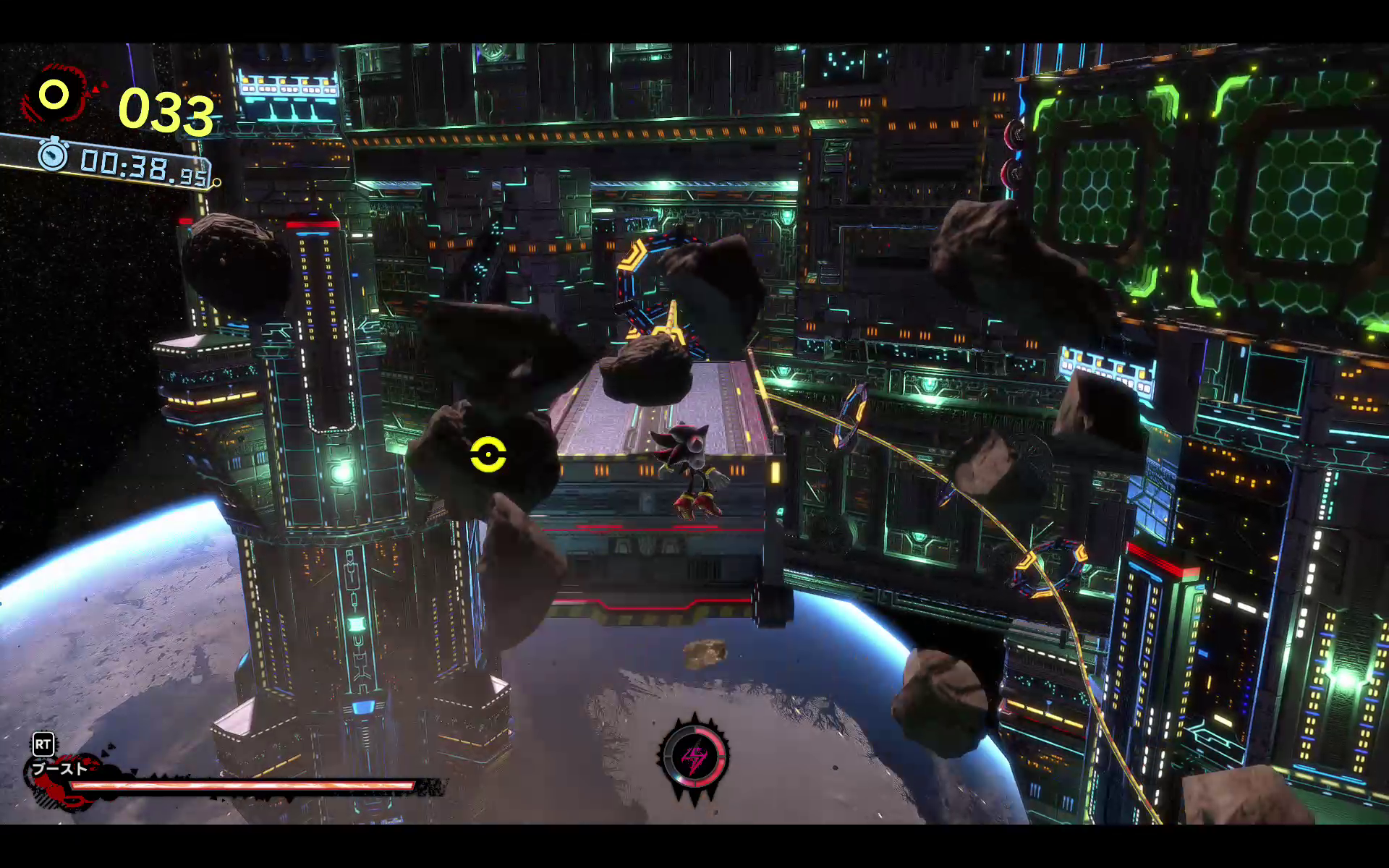
Task: Click the gold ring counter icon
Action: [x=54, y=95]
